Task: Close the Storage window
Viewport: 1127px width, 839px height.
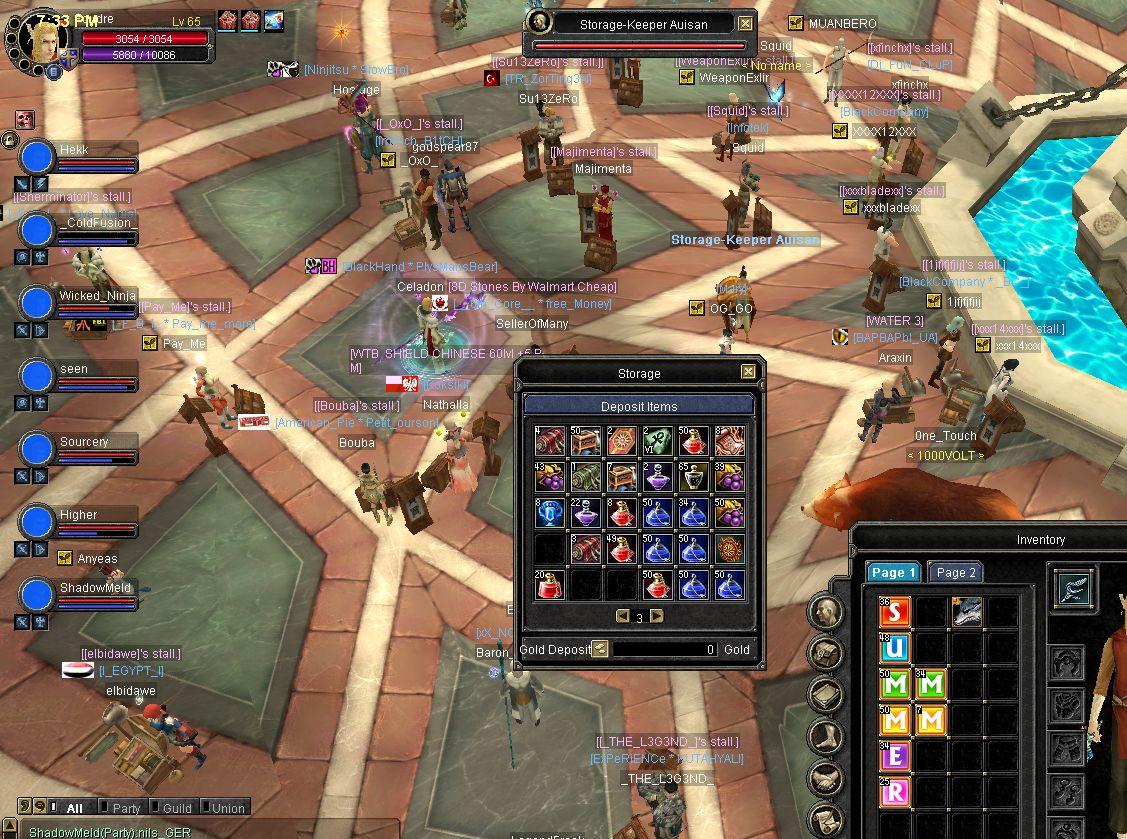Action: pos(748,372)
